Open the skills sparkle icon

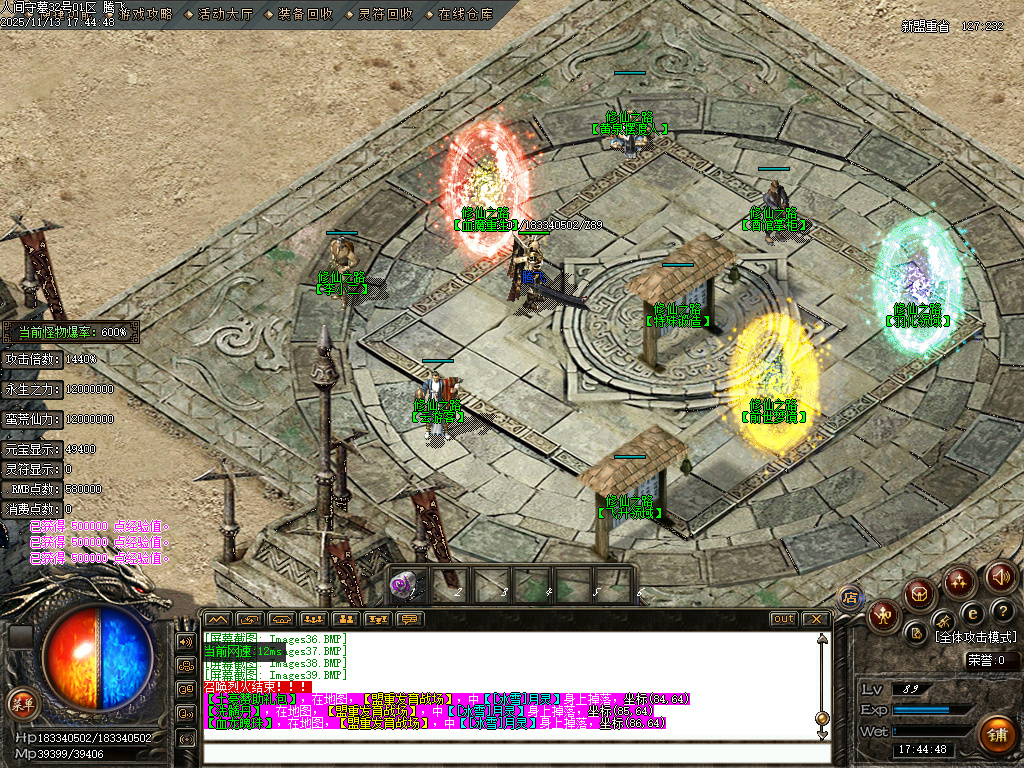(960, 581)
